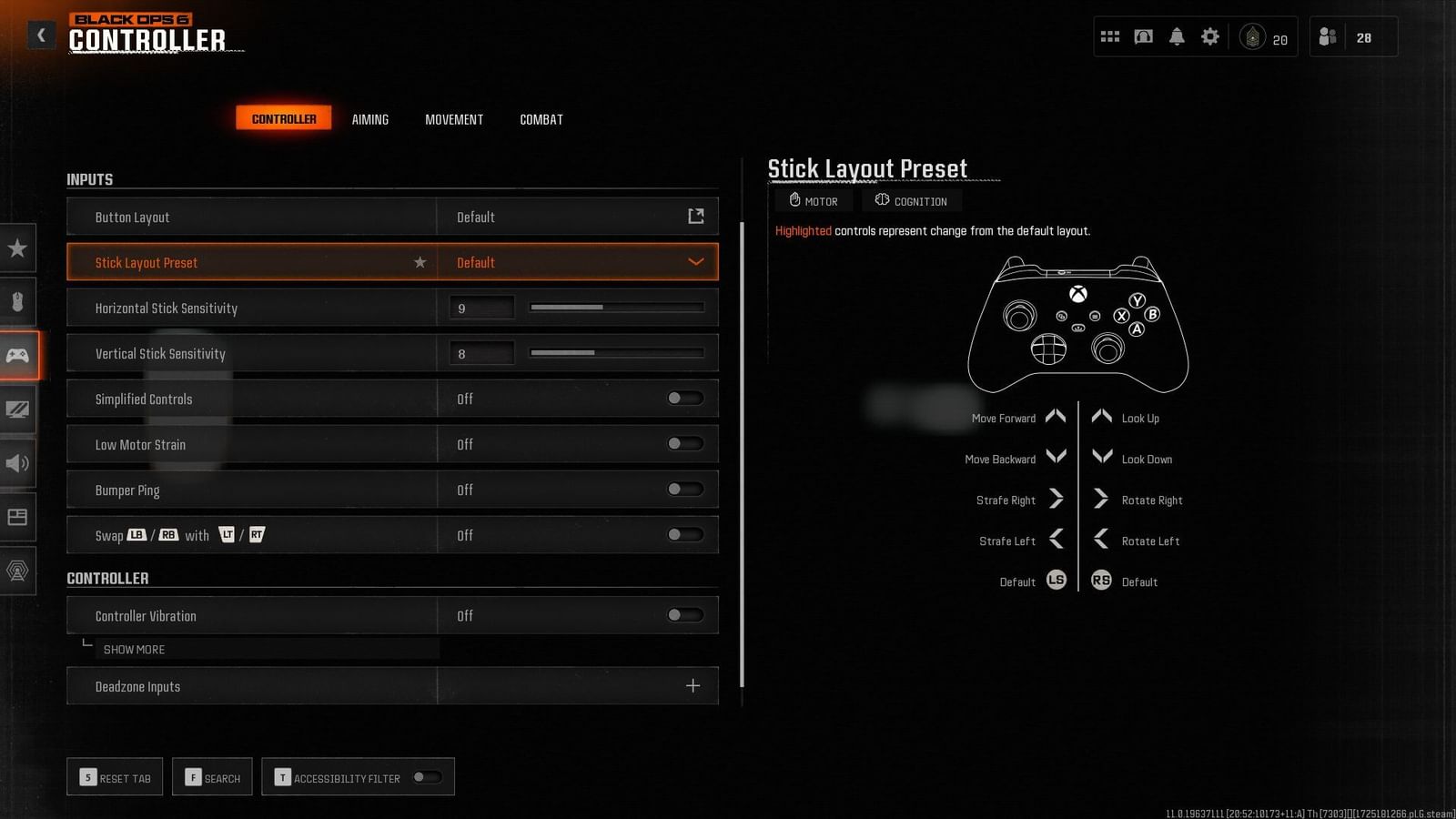The width and height of the screenshot is (1456, 819).
Task: Select the Keyboard & Mouse settings icon
Action: coord(18,301)
